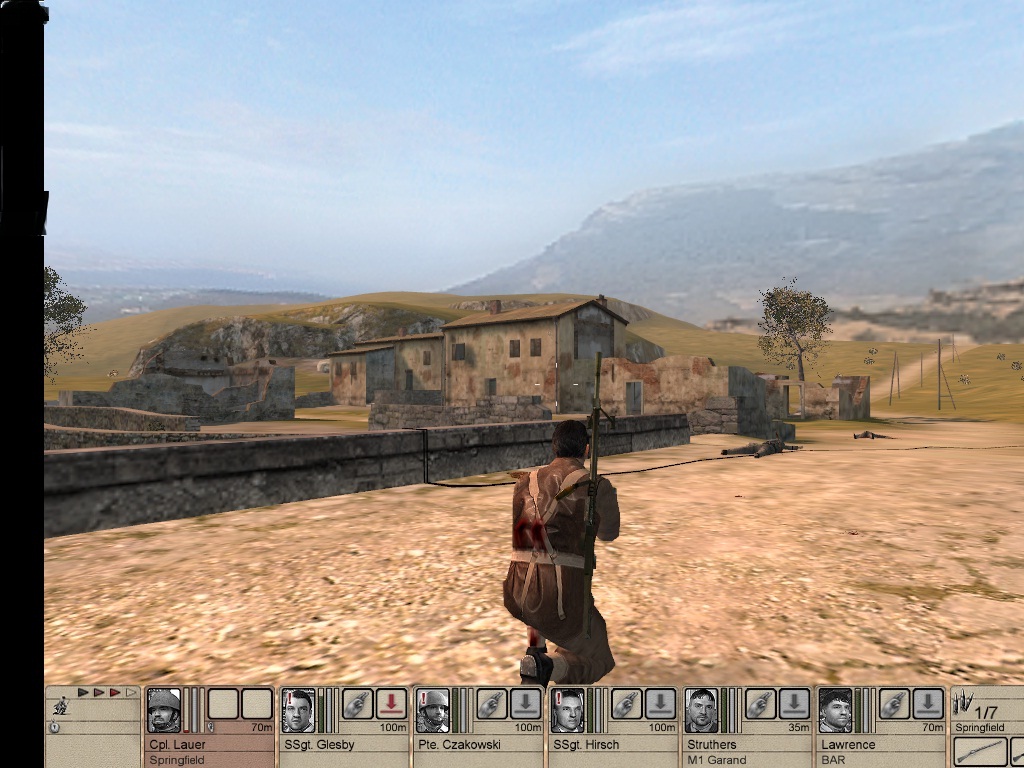The image size is (1024, 768).
Task: Select Lawrence's portrait
Action: (x=835, y=710)
